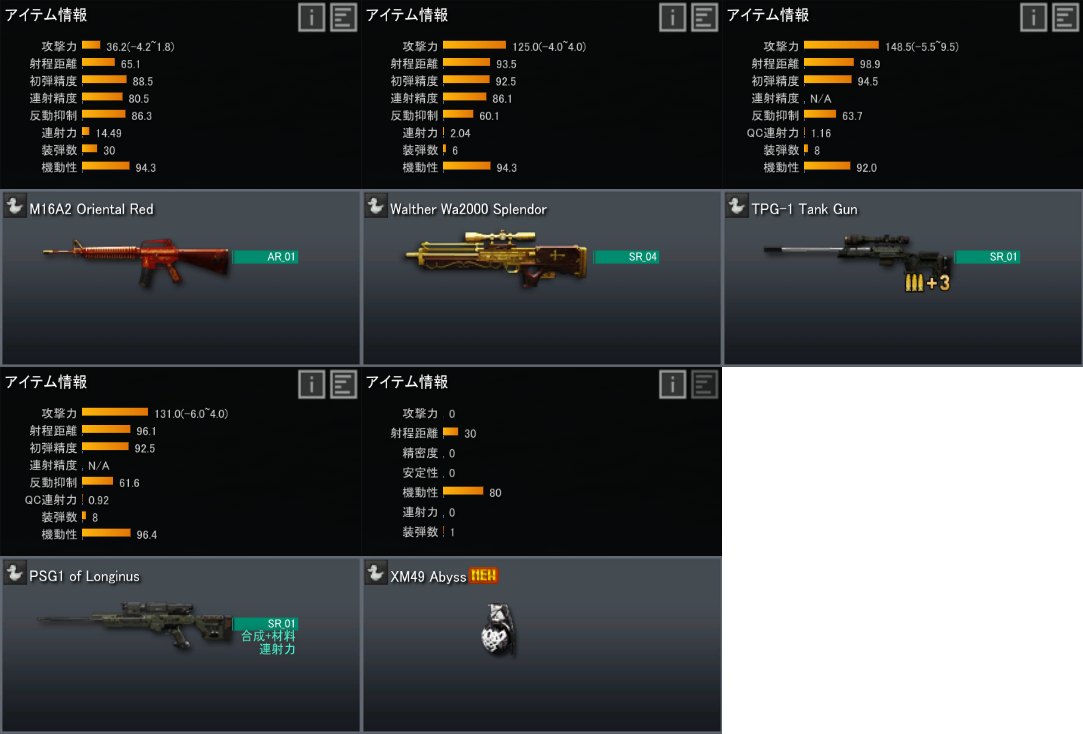The image size is (1083, 734).
Task: Open info button above M16A2 Oriental Red
Action: click(x=311, y=17)
